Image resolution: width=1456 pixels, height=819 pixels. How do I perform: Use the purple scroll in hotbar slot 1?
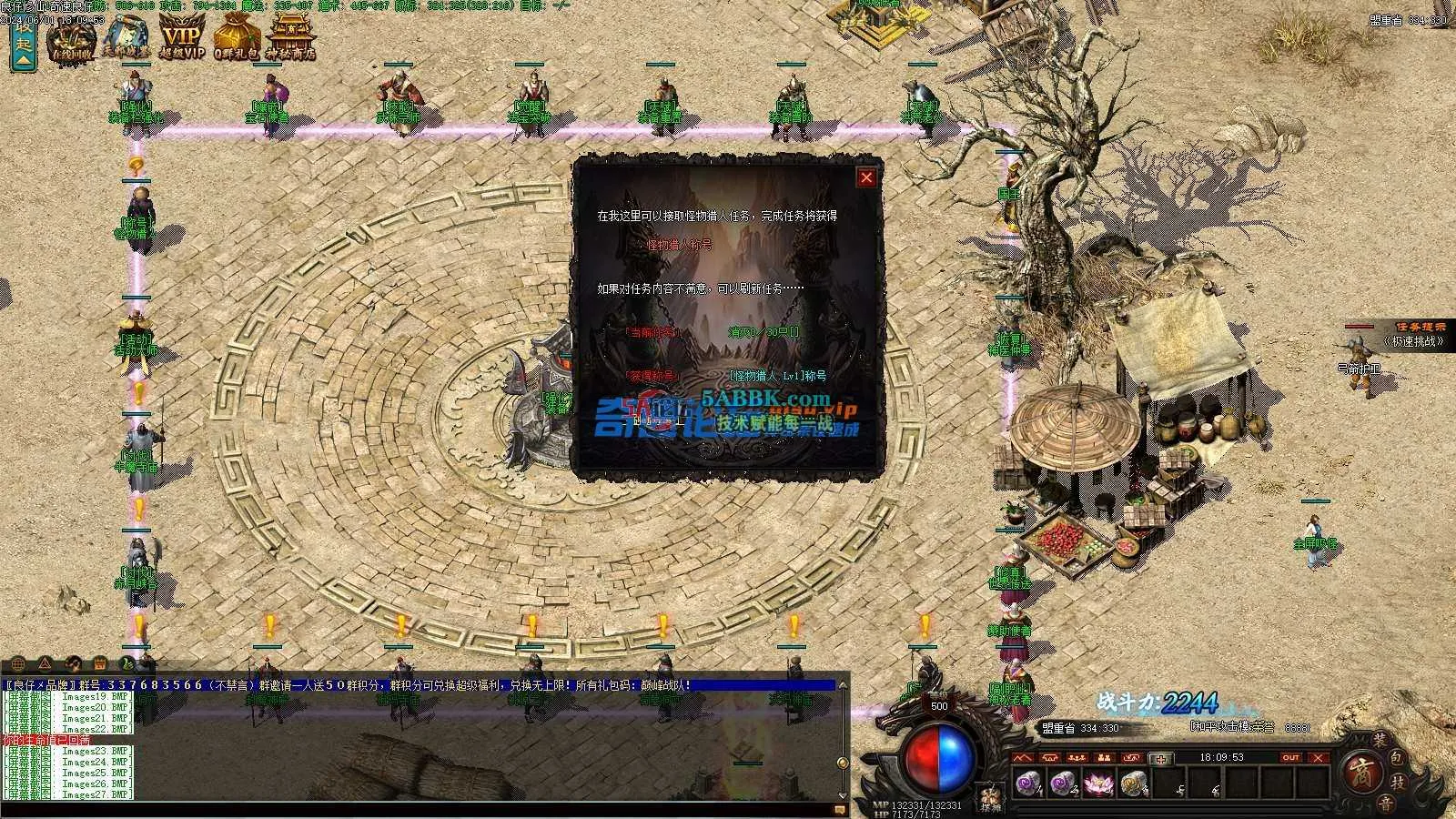(x=1027, y=783)
